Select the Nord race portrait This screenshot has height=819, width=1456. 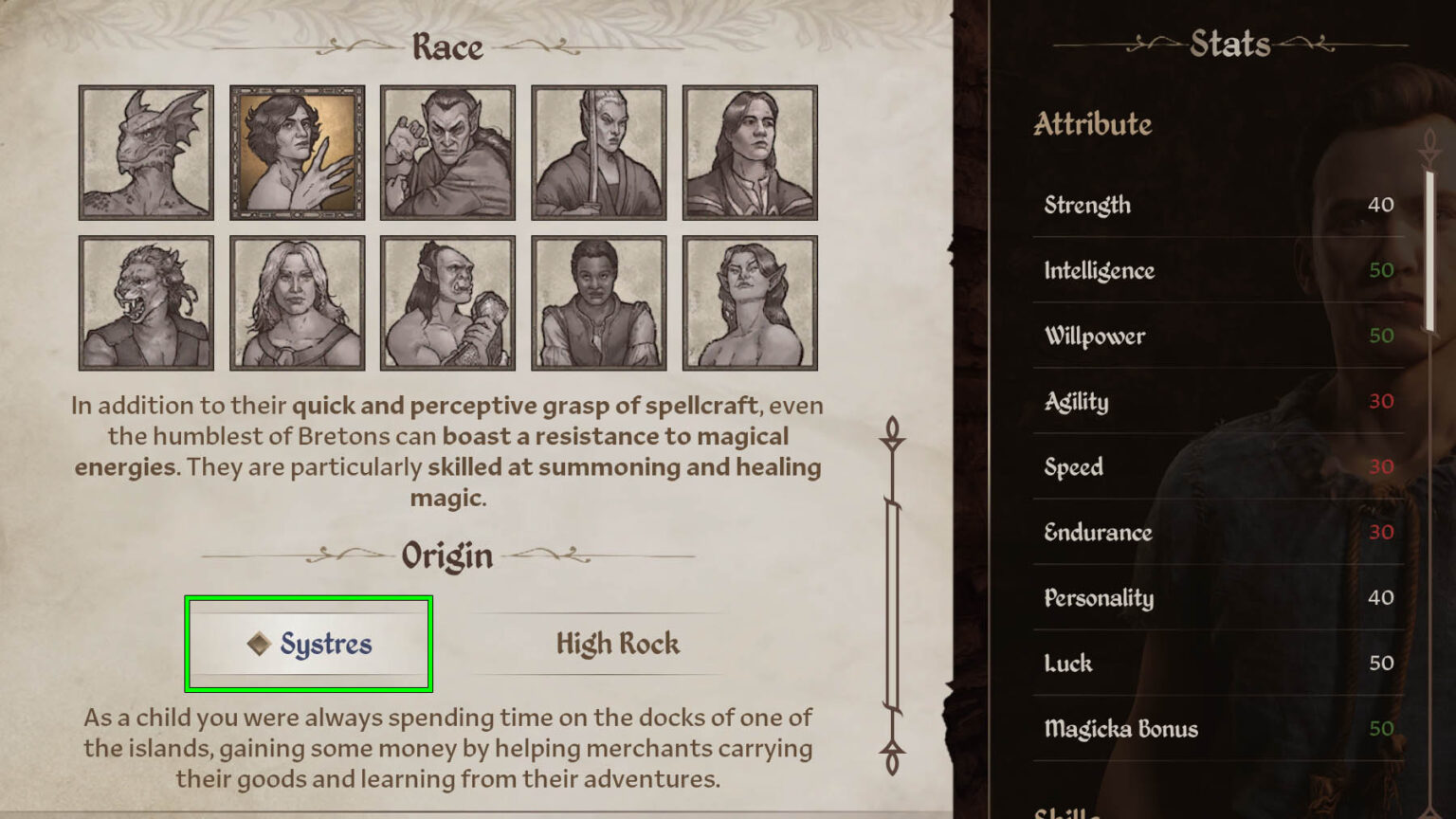point(297,301)
